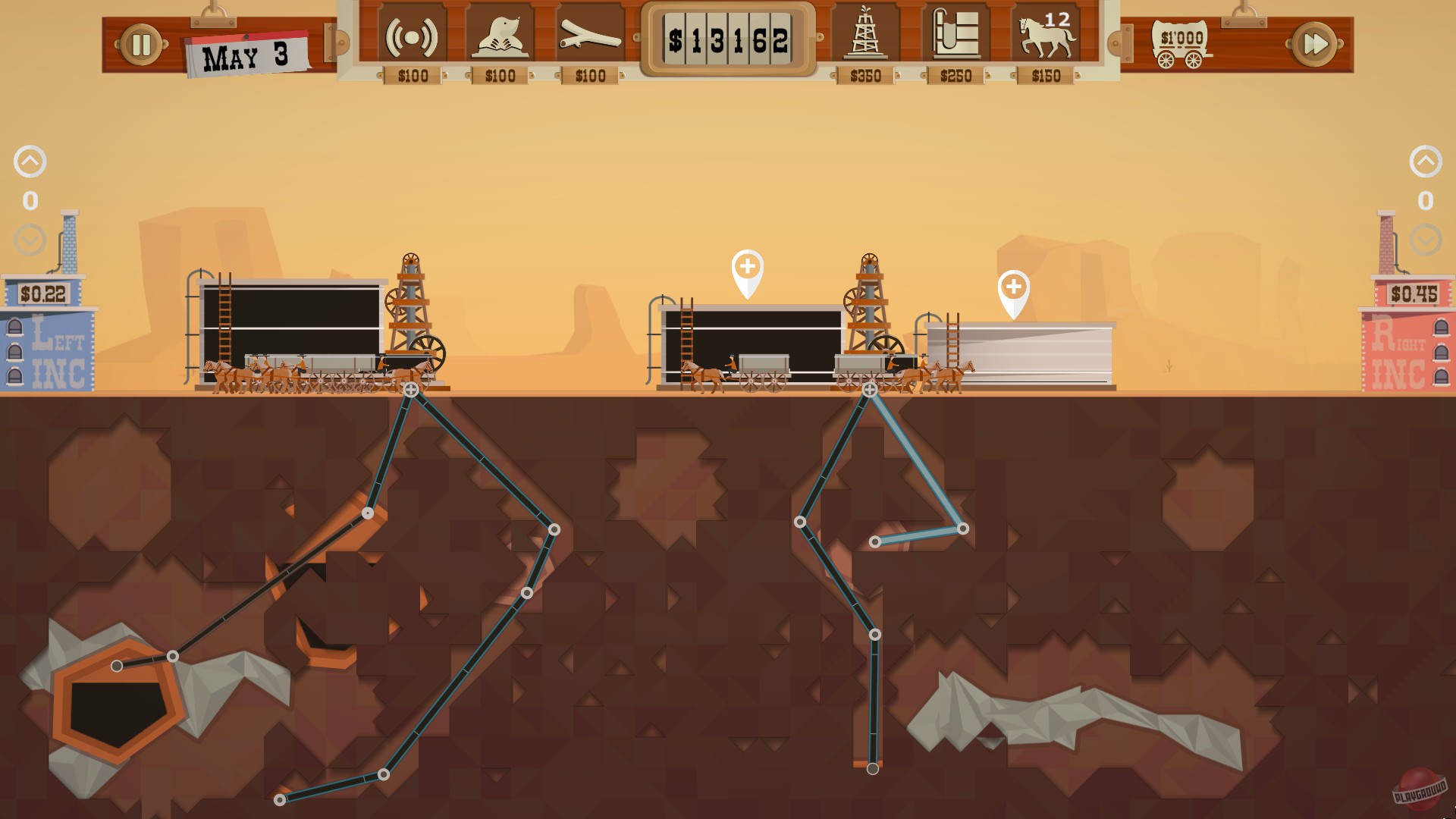Raise the Left INC selling price
The width and height of the screenshot is (1456, 819).
[x=30, y=160]
